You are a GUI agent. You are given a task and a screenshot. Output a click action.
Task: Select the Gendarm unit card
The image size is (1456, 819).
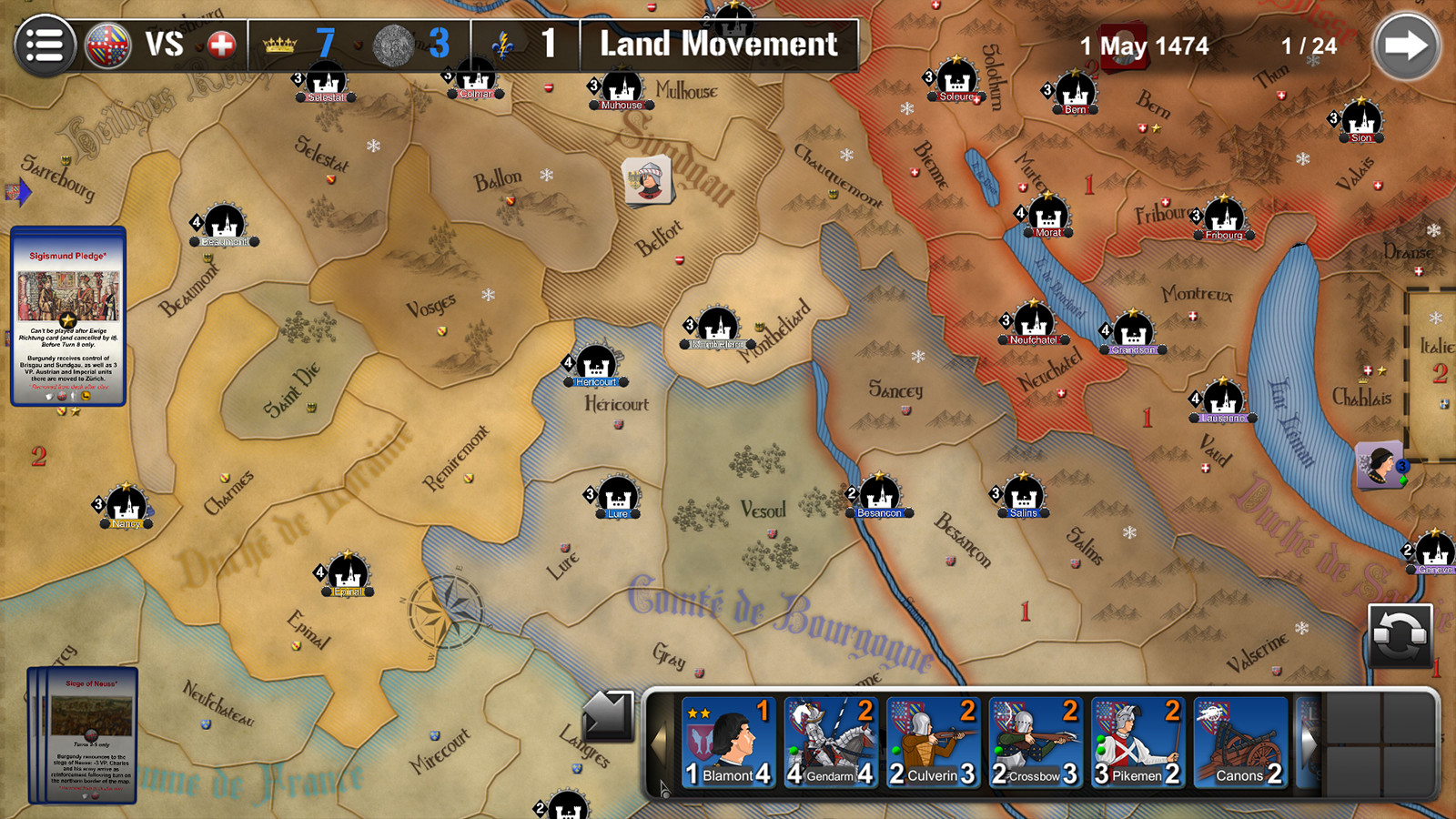[829, 742]
